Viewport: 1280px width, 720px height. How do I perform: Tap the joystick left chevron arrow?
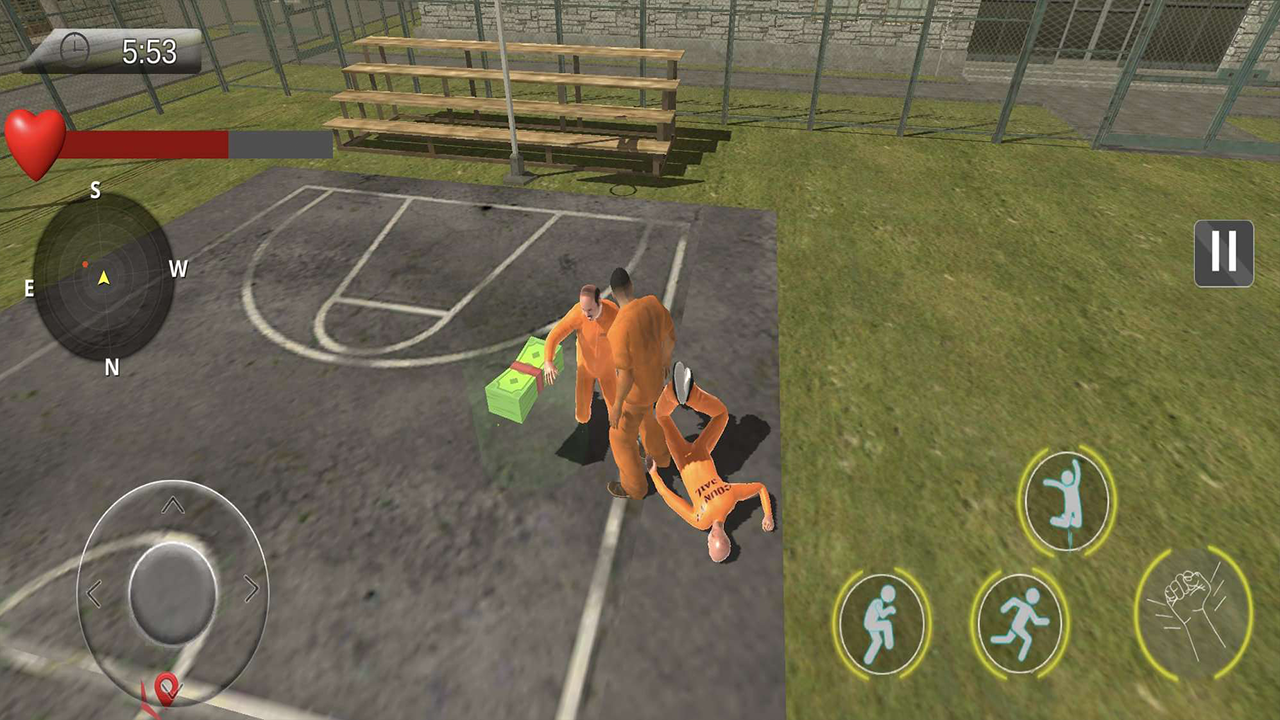[95, 593]
